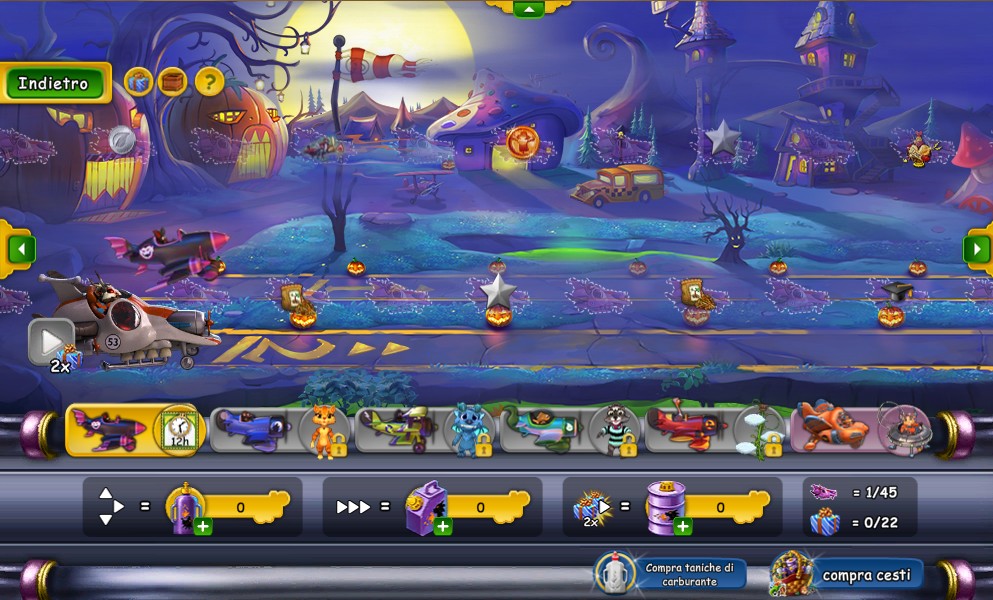Choose the locked red plane with snowdrop flower

point(715,430)
